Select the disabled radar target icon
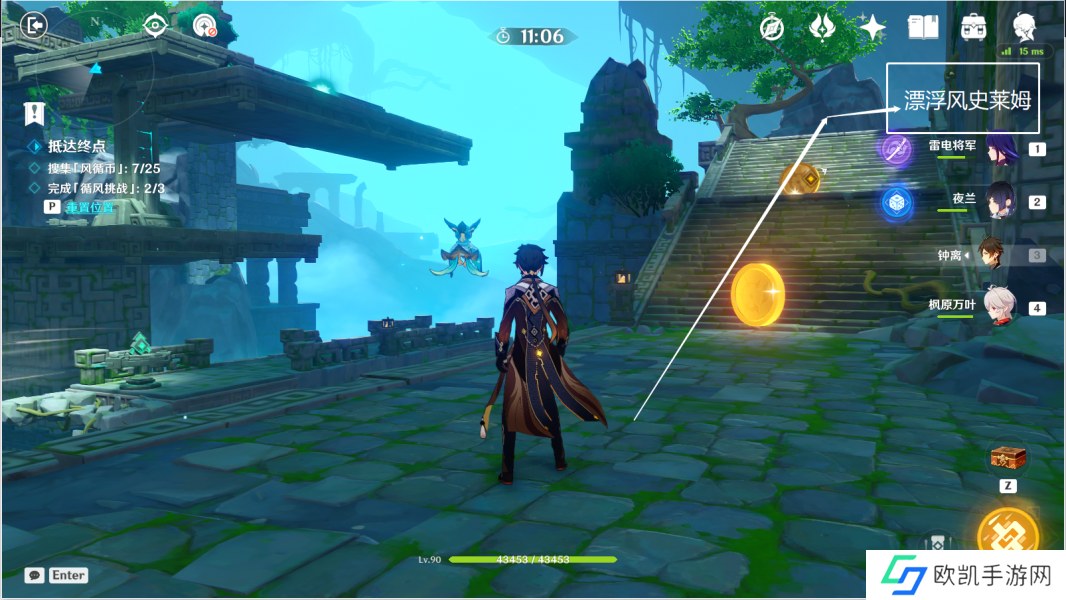Image resolution: width=1066 pixels, height=600 pixels. pos(205,26)
